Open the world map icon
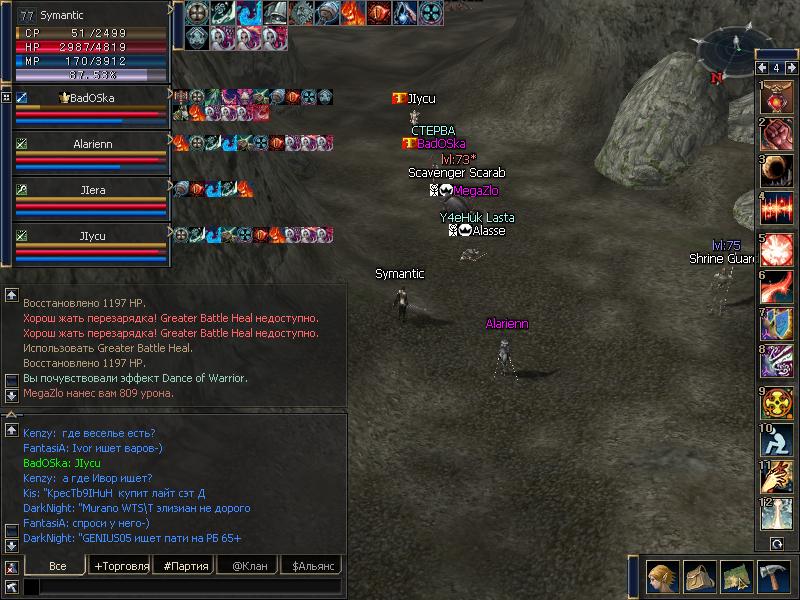This screenshot has height=600, width=800. (736, 577)
